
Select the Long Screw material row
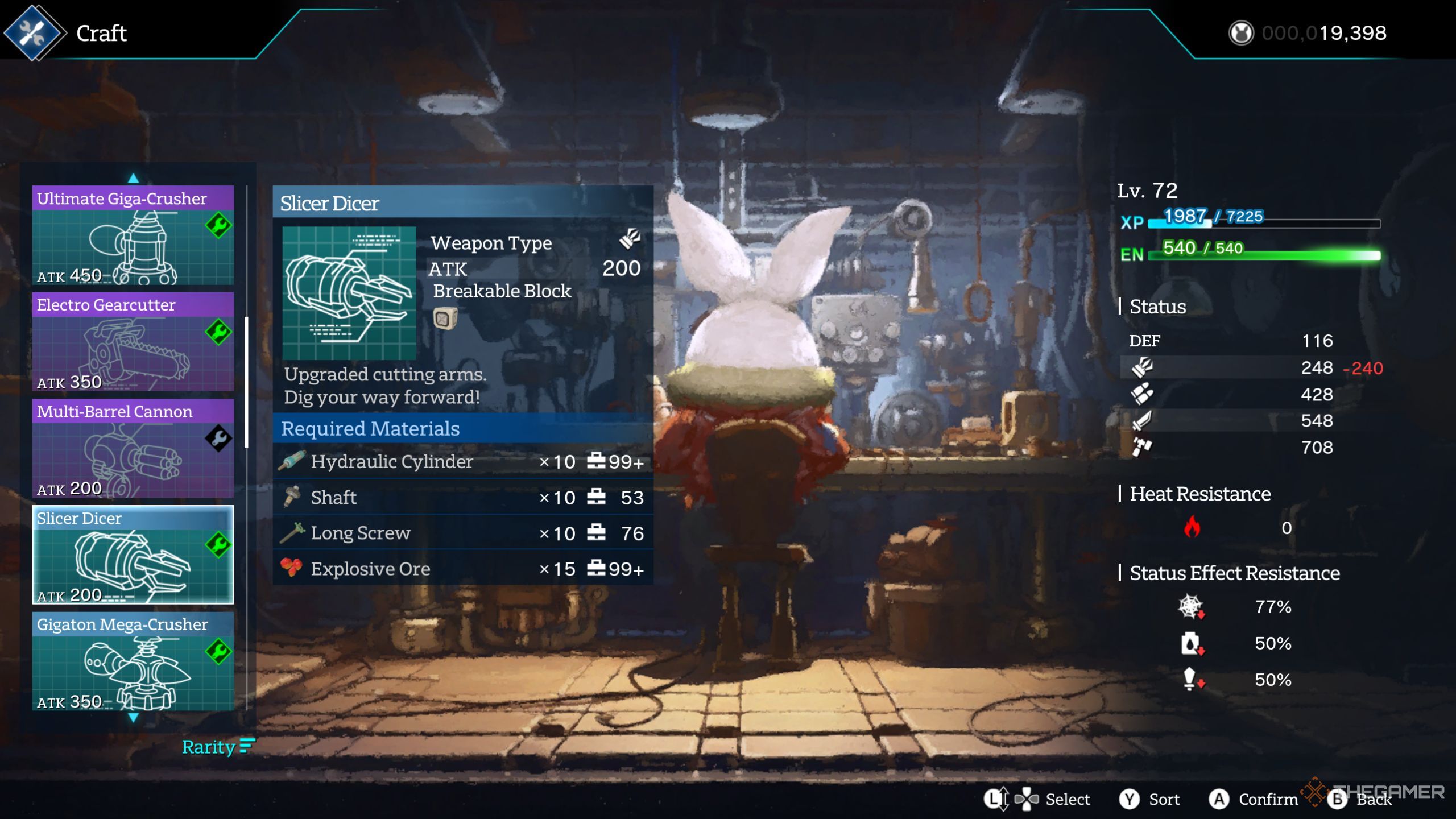pos(462,533)
